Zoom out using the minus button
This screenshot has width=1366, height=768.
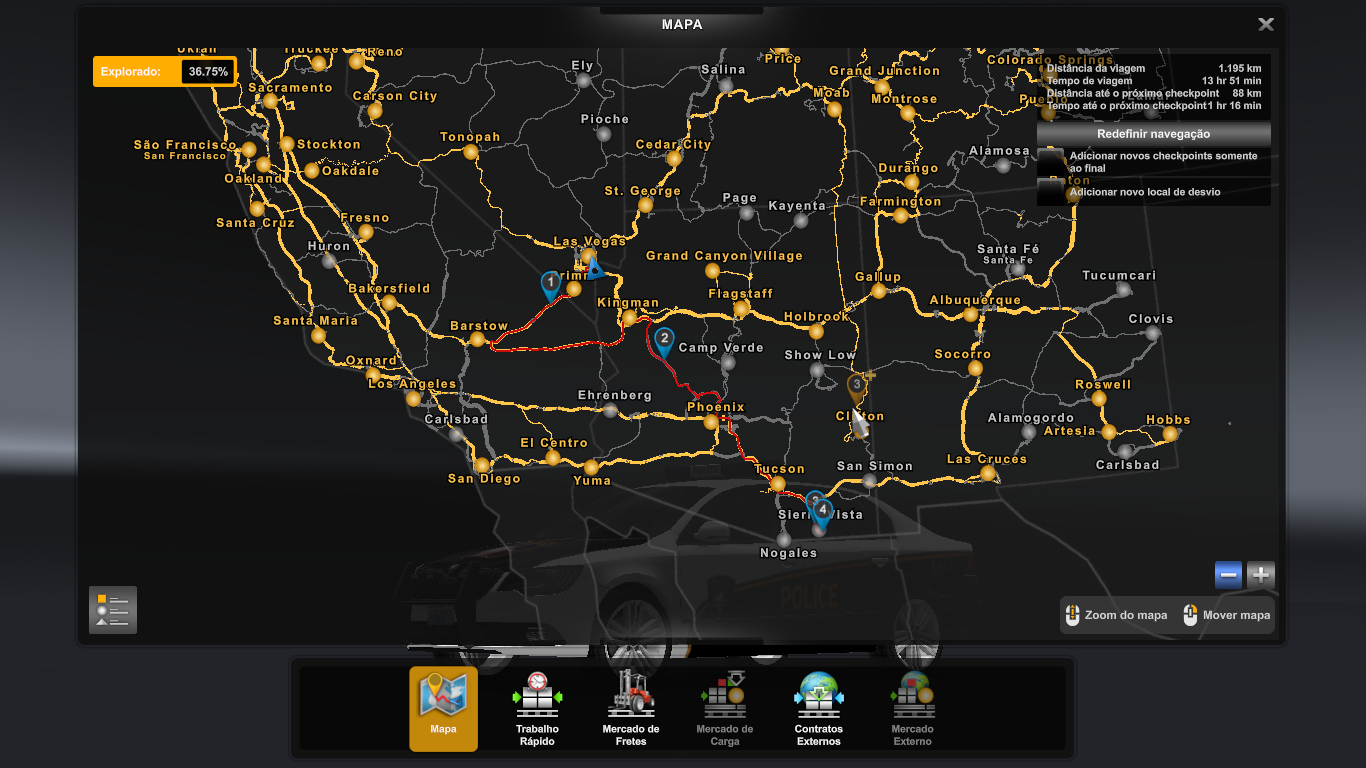coord(1227,575)
